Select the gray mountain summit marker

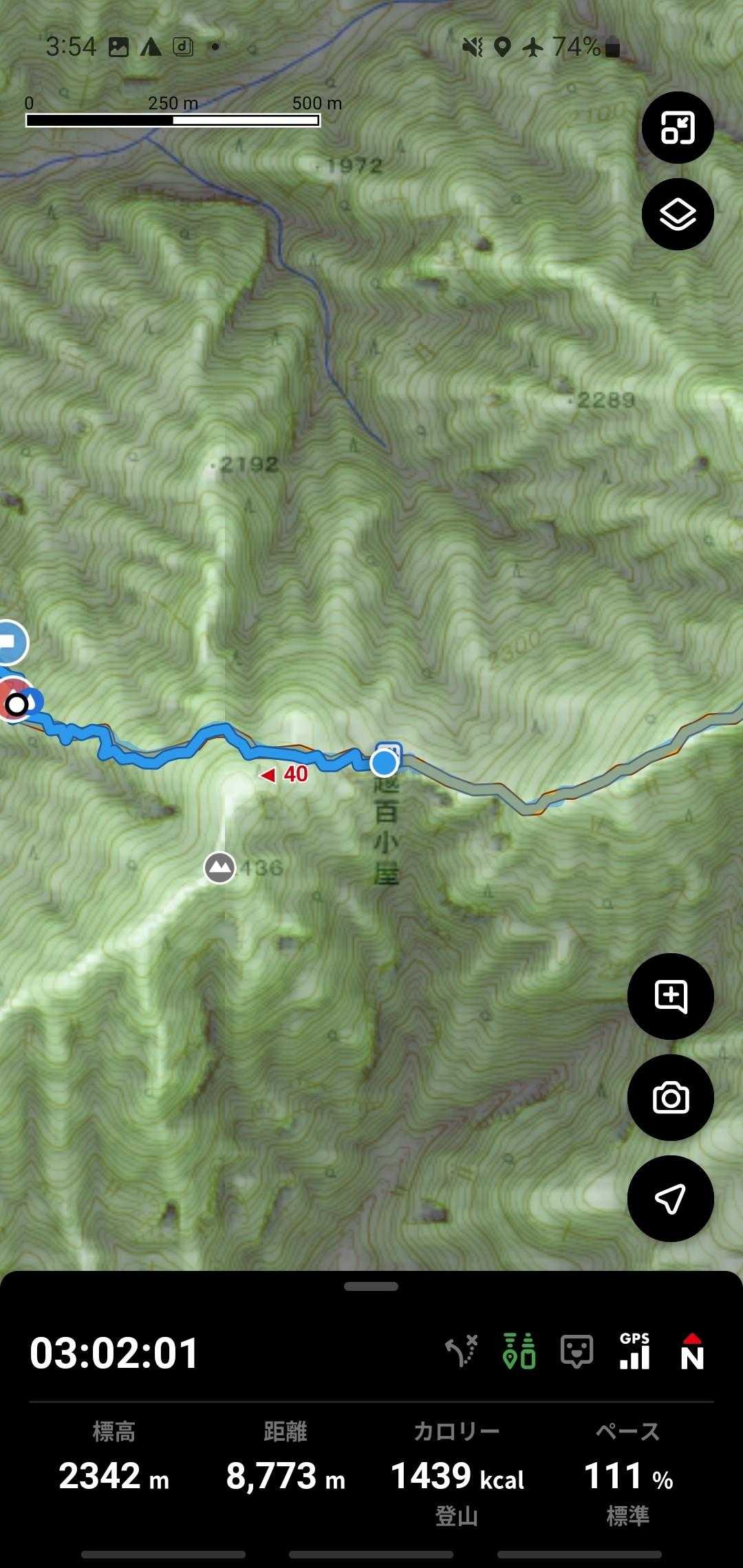(x=220, y=868)
